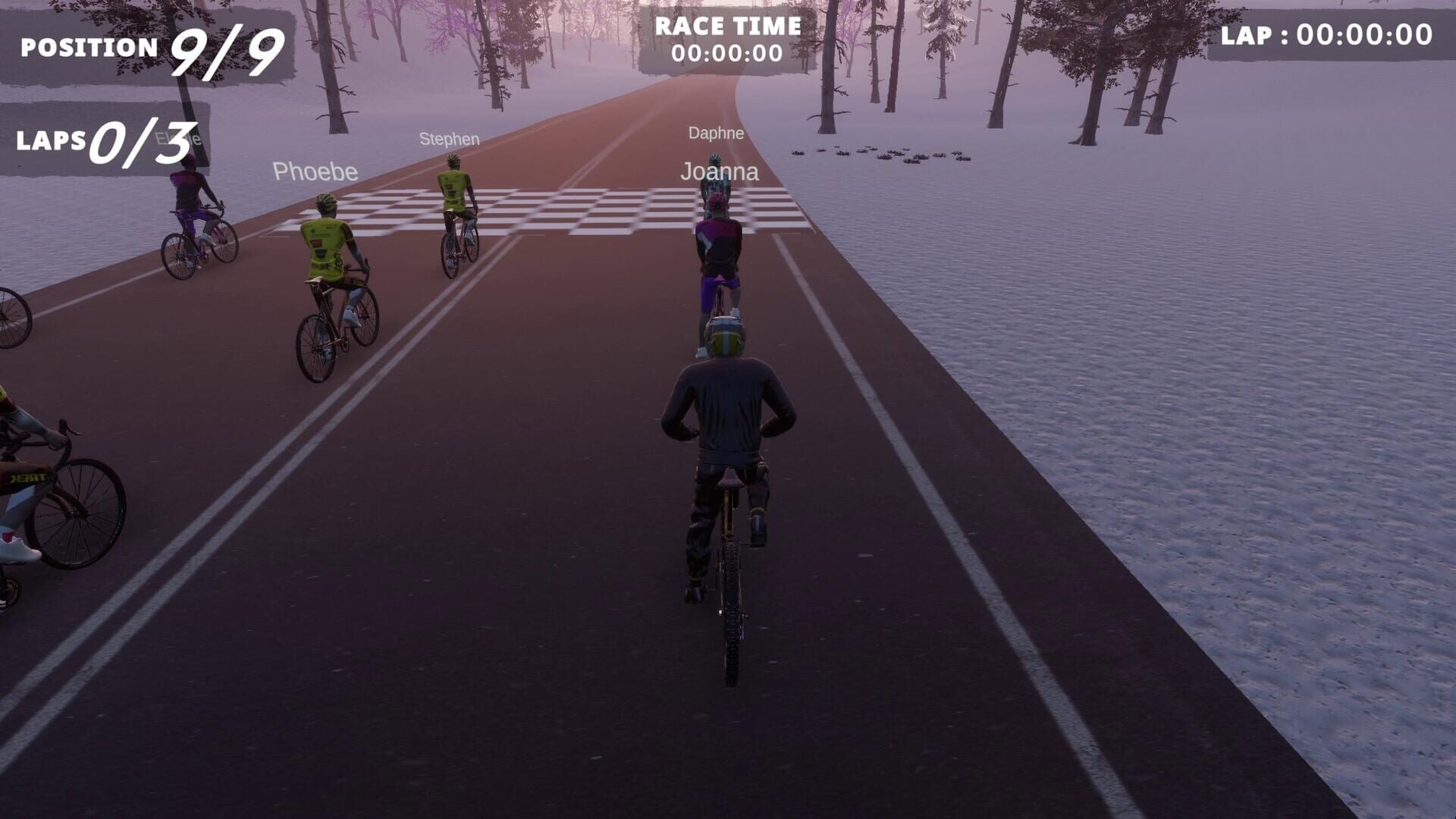1456x819 pixels.
Task: Toggle the Stephen name tag
Action: pos(449,140)
